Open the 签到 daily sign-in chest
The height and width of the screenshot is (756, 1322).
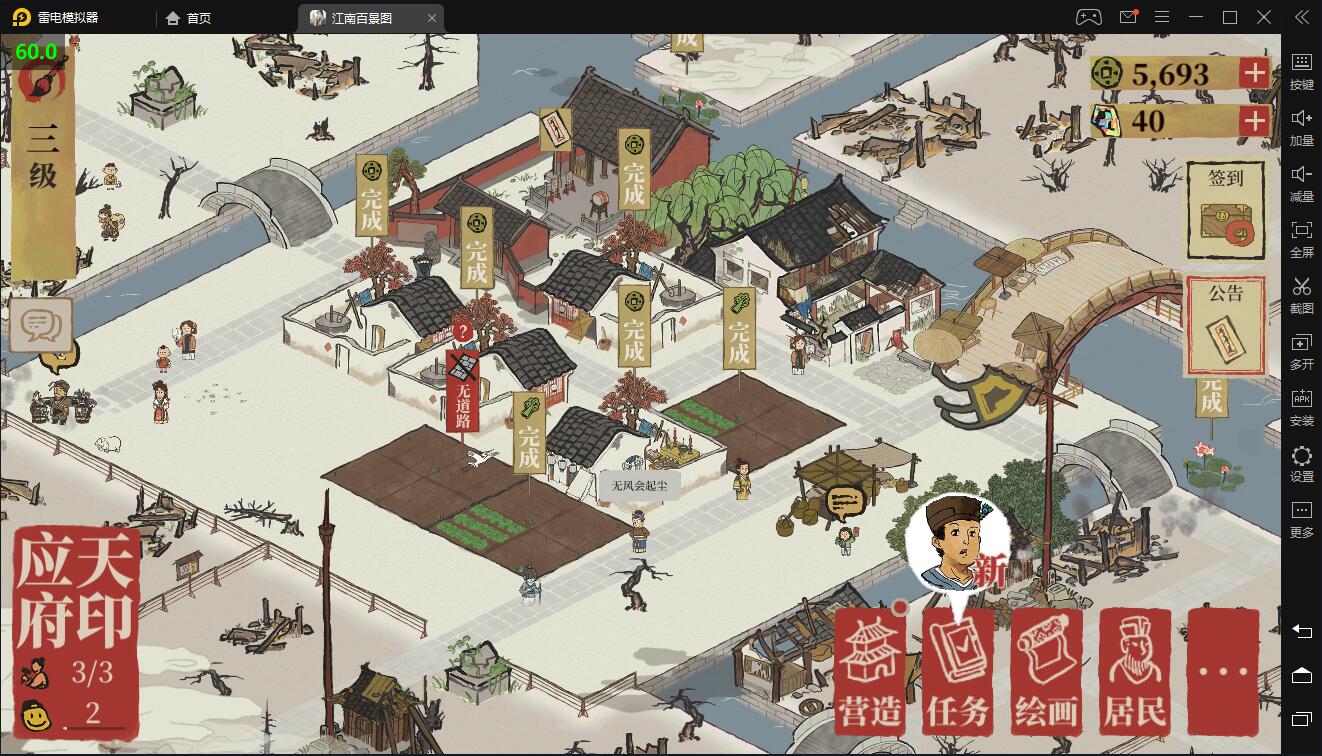coord(1225,212)
